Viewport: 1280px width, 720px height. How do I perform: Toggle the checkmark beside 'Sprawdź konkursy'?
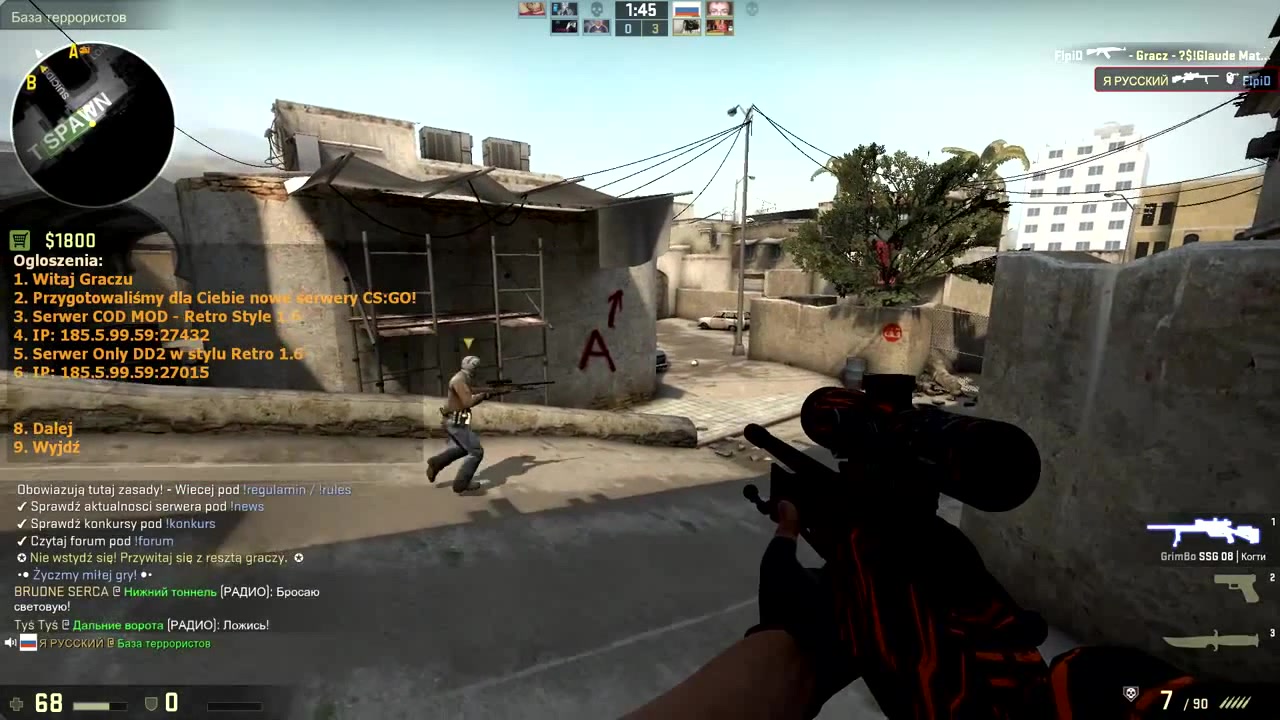click(x=22, y=523)
